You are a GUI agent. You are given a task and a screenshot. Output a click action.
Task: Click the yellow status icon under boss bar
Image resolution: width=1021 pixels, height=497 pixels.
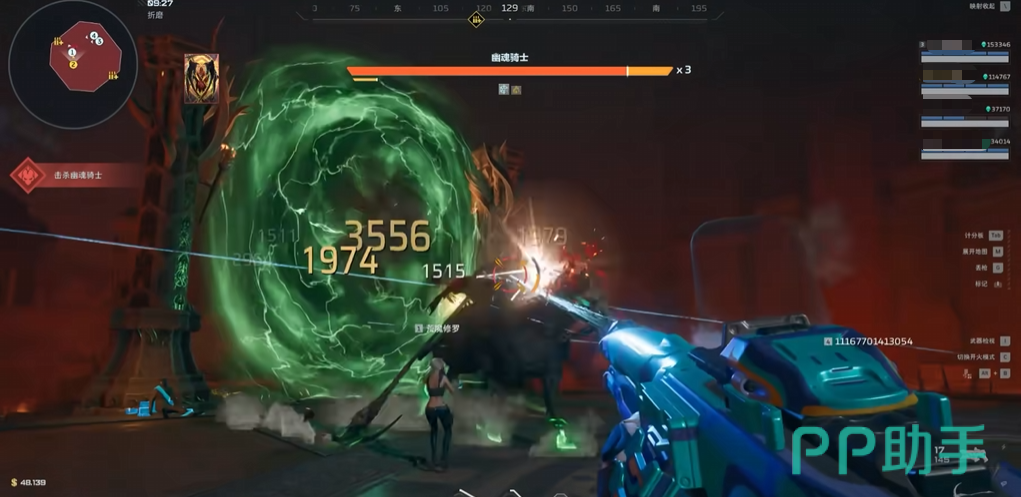[x=516, y=90]
